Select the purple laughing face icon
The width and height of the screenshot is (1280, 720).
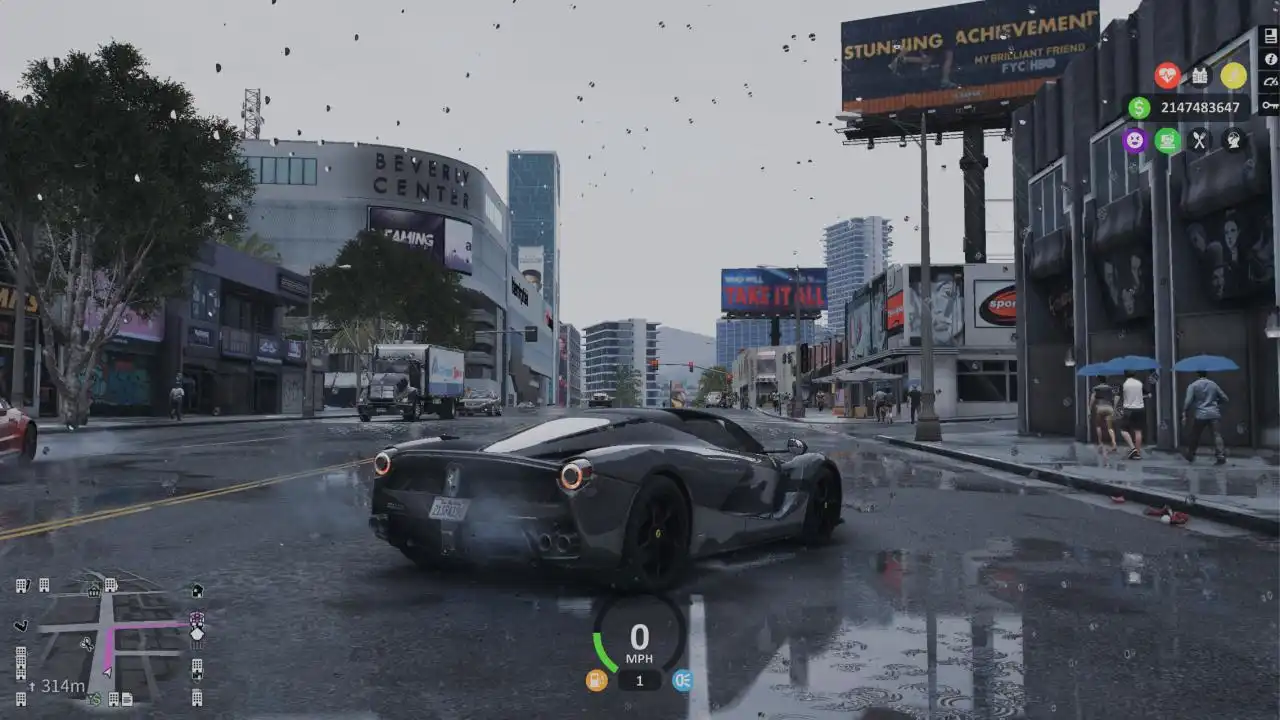click(1134, 140)
